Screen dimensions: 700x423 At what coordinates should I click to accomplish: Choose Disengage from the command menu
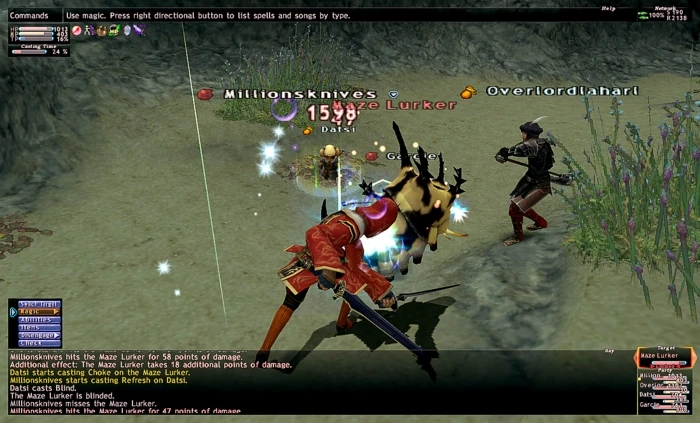(36, 335)
